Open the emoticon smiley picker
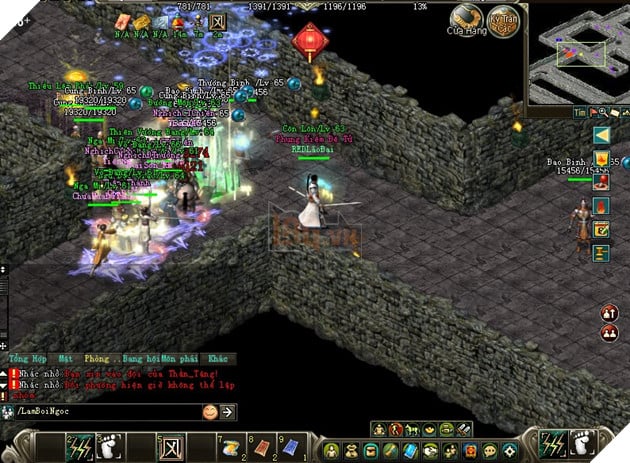Viewport: 630px width, 463px height. (x=210, y=411)
